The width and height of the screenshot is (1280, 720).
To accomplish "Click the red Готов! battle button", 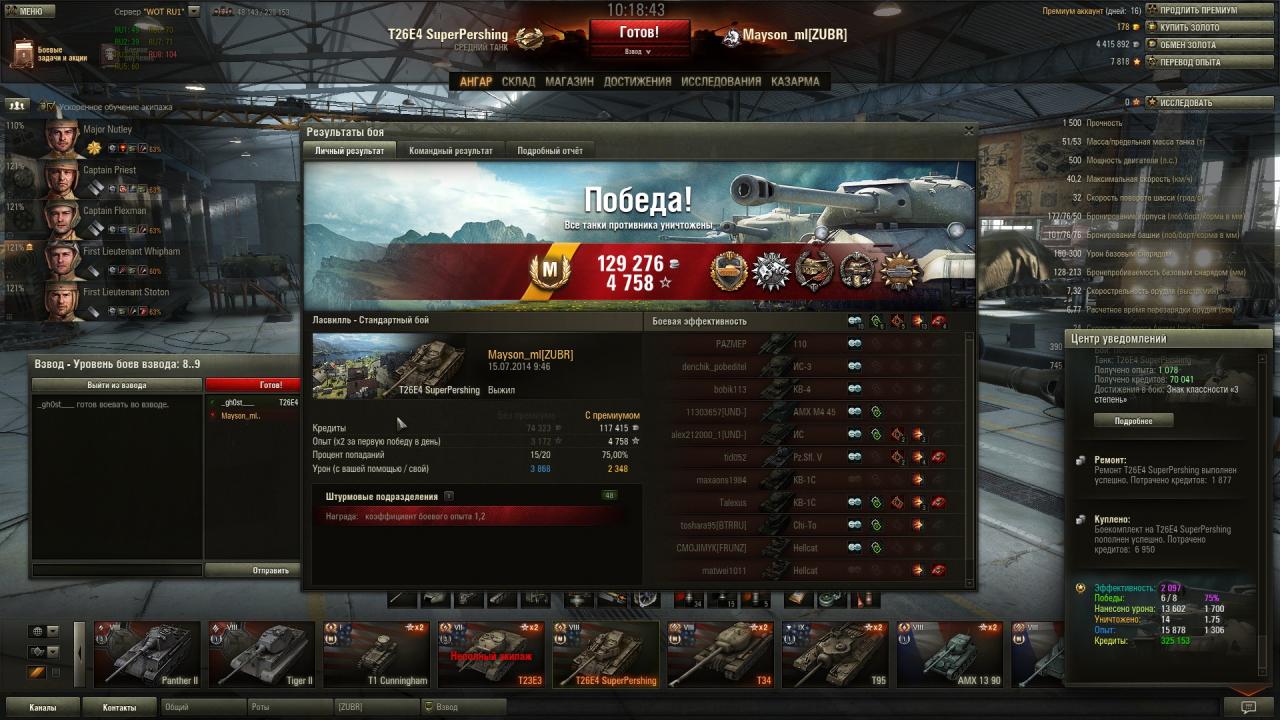I will (638, 32).
